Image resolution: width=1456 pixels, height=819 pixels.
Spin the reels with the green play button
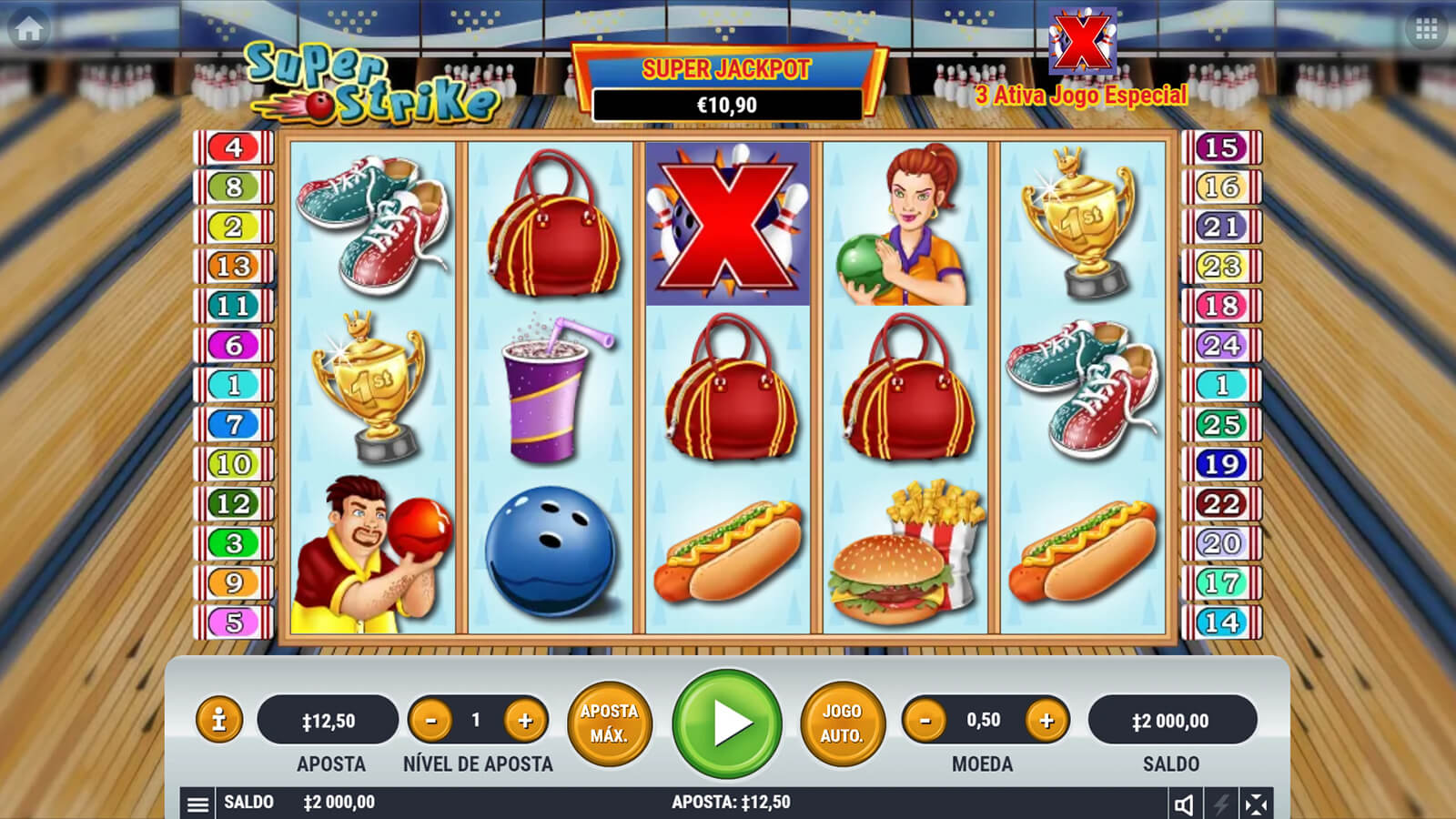[727, 723]
